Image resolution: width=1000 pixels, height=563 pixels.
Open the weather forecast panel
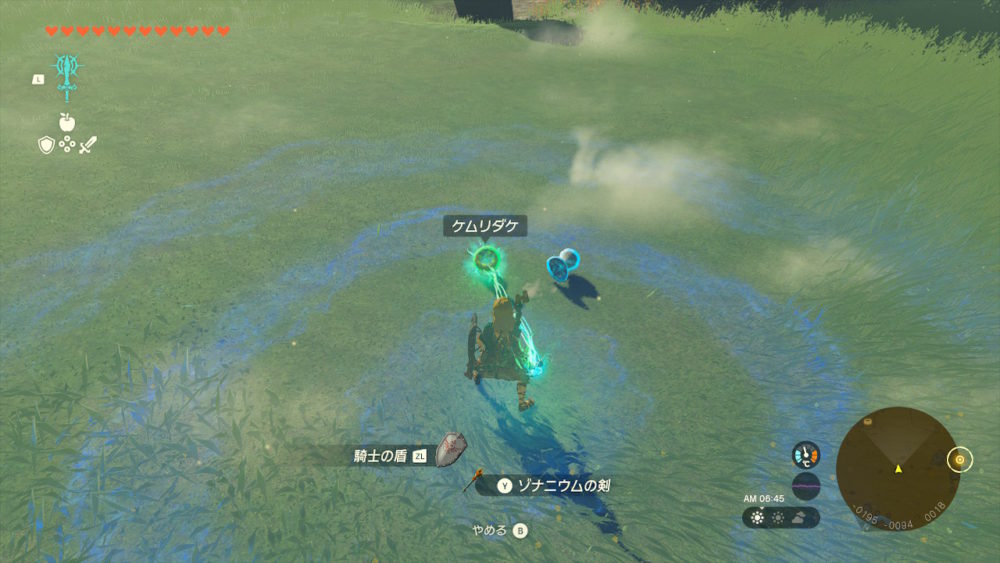click(781, 518)
